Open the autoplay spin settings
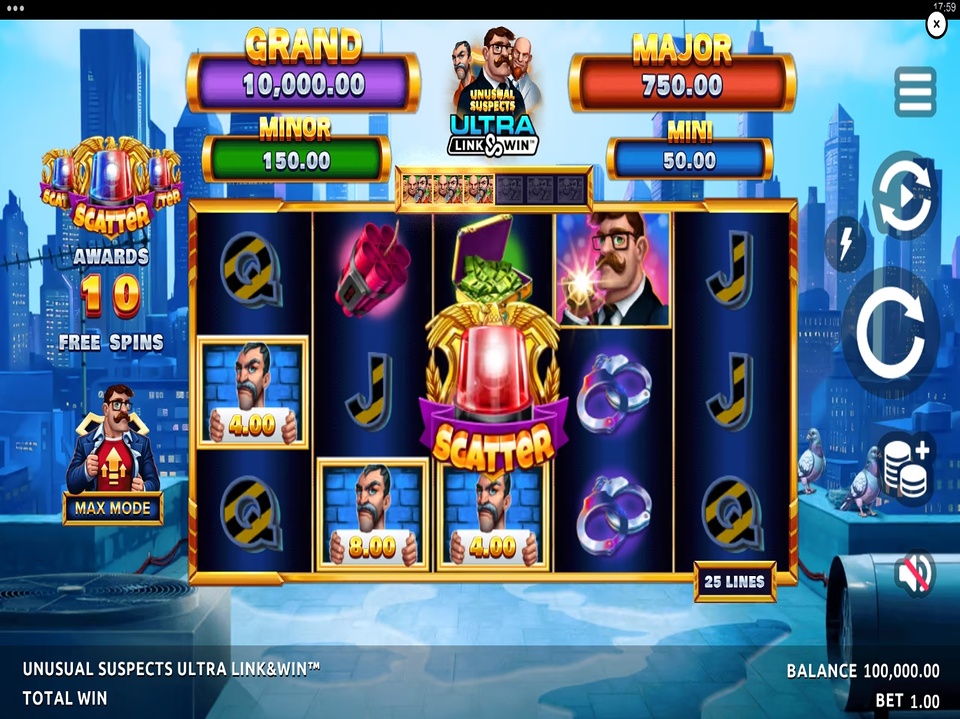The image size is (960, 719). [x=905, y=195]
